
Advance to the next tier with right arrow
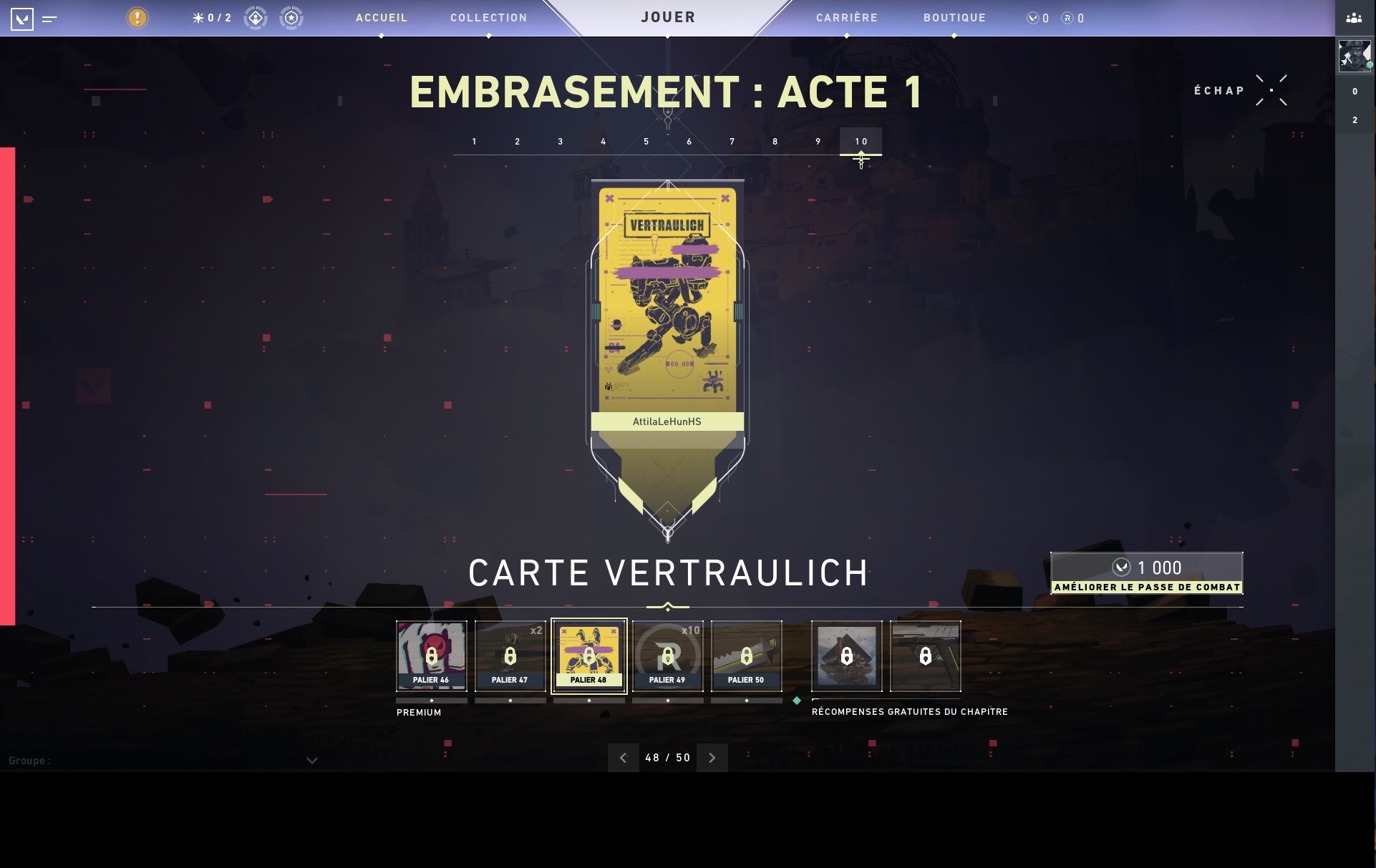click(x=712, y=758)
